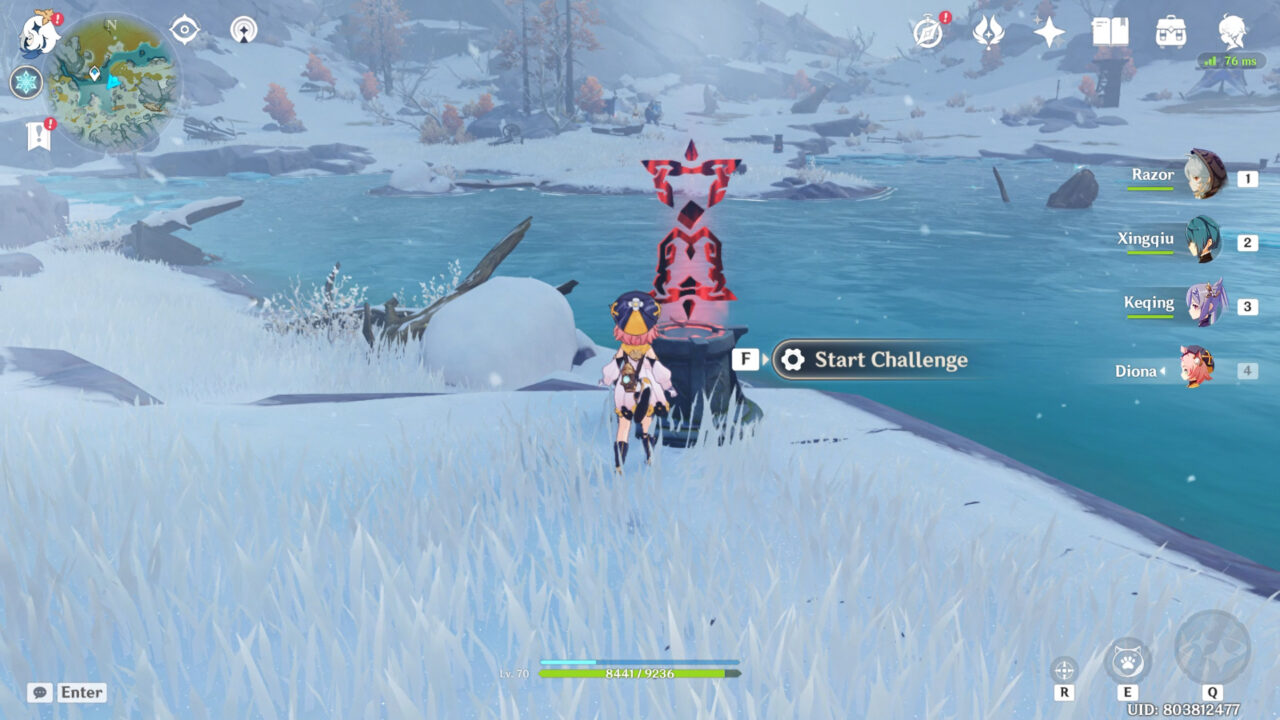This screenshot has width=1280, height=720.
Task: Switch to party member Keqing
Action: pos(1203,304)
